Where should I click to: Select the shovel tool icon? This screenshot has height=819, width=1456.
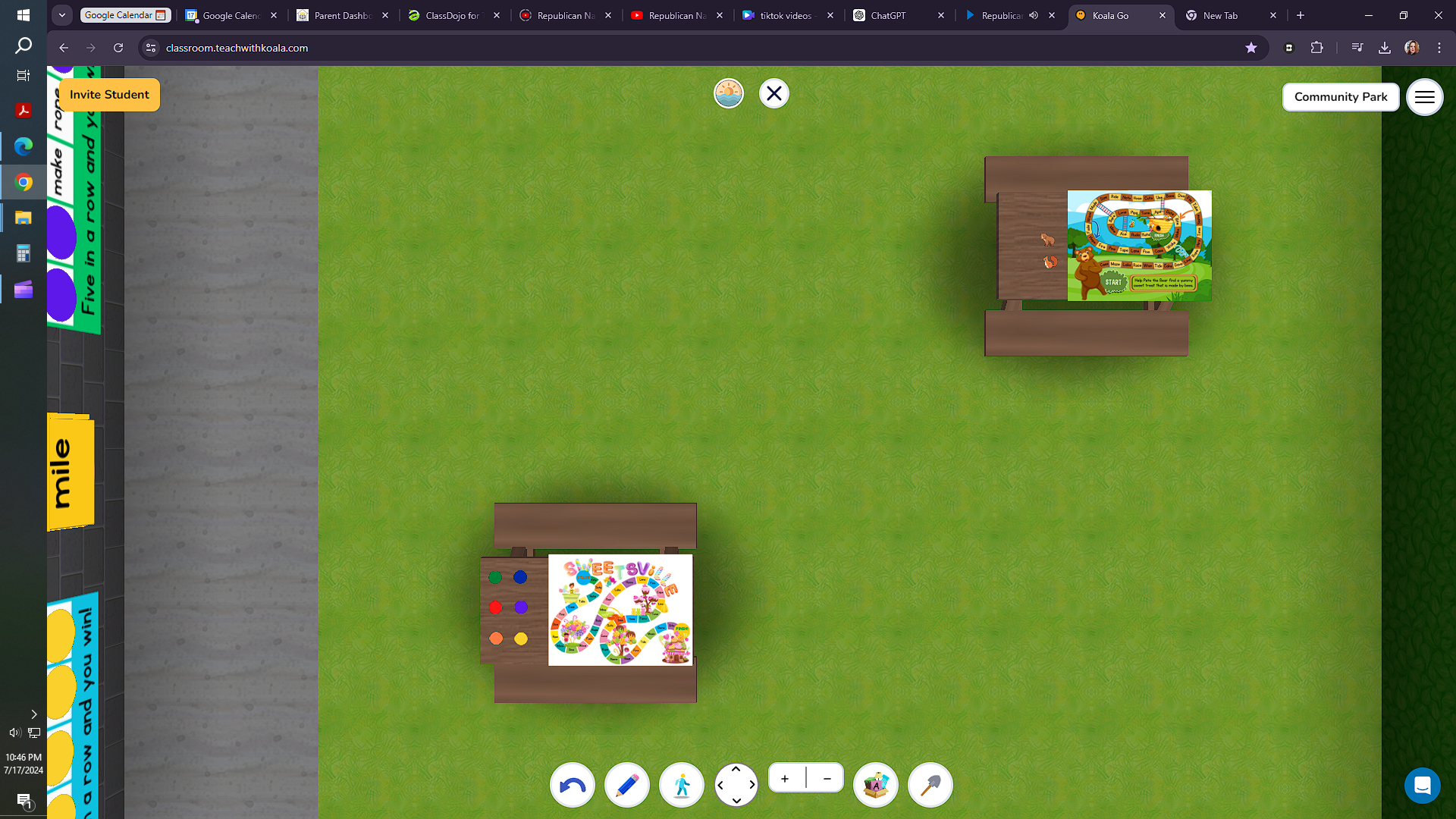930,785
